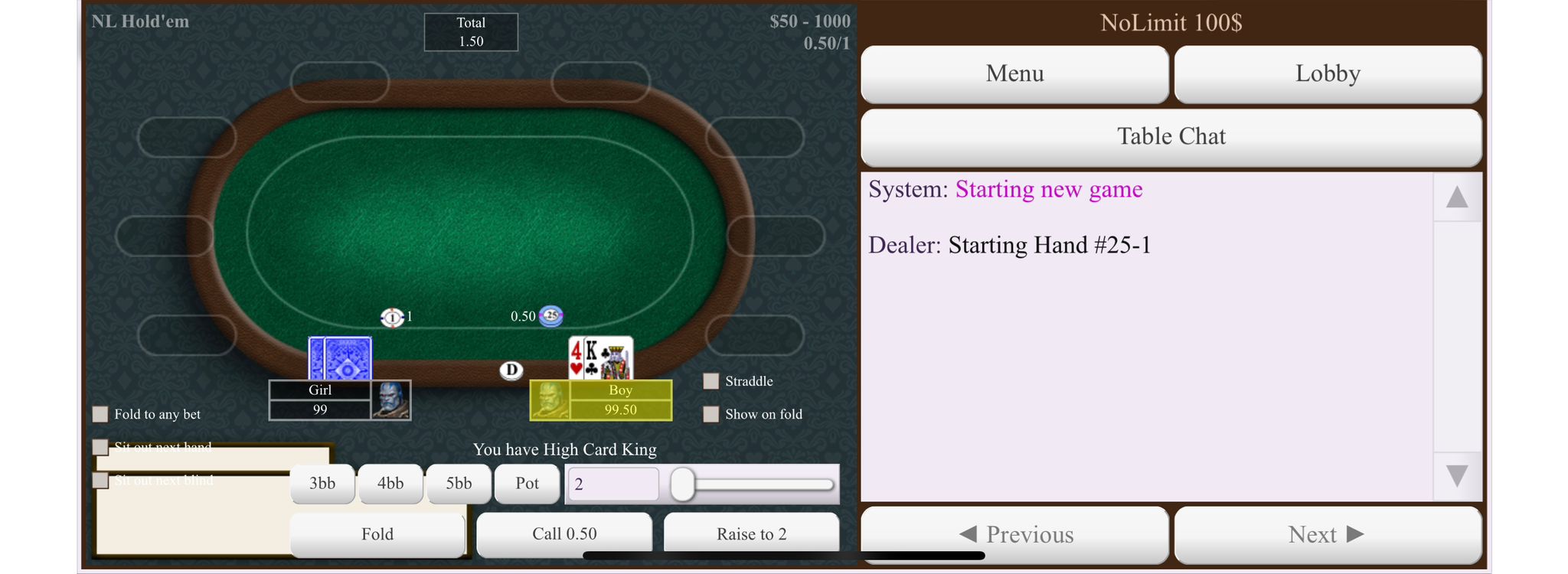Click the chat scroll up arrow
Viewport: 1568px width, 574px height.
coord(1456,197)
